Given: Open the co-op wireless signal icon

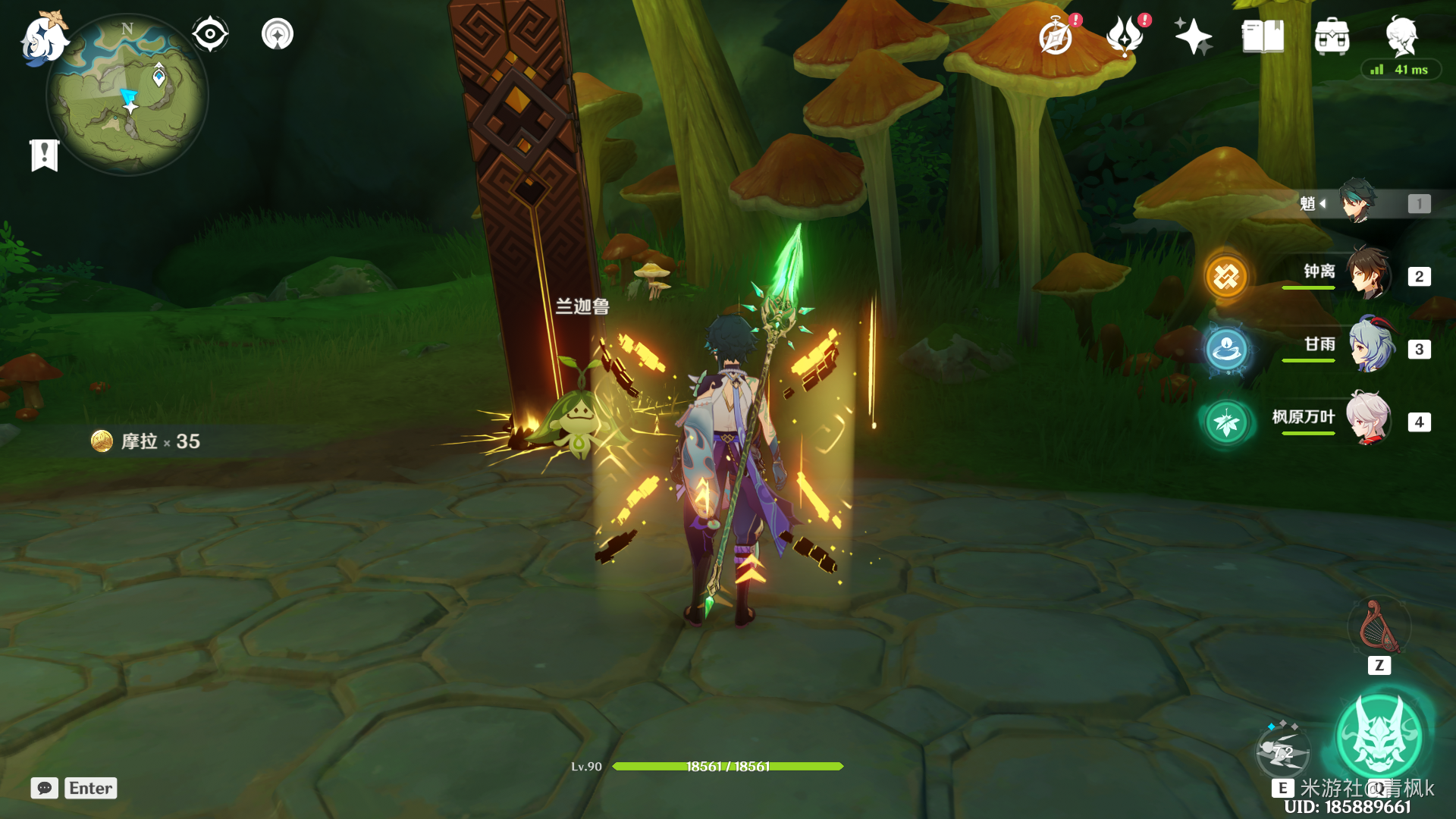Looking at the screenshot, I should point(278,34).
